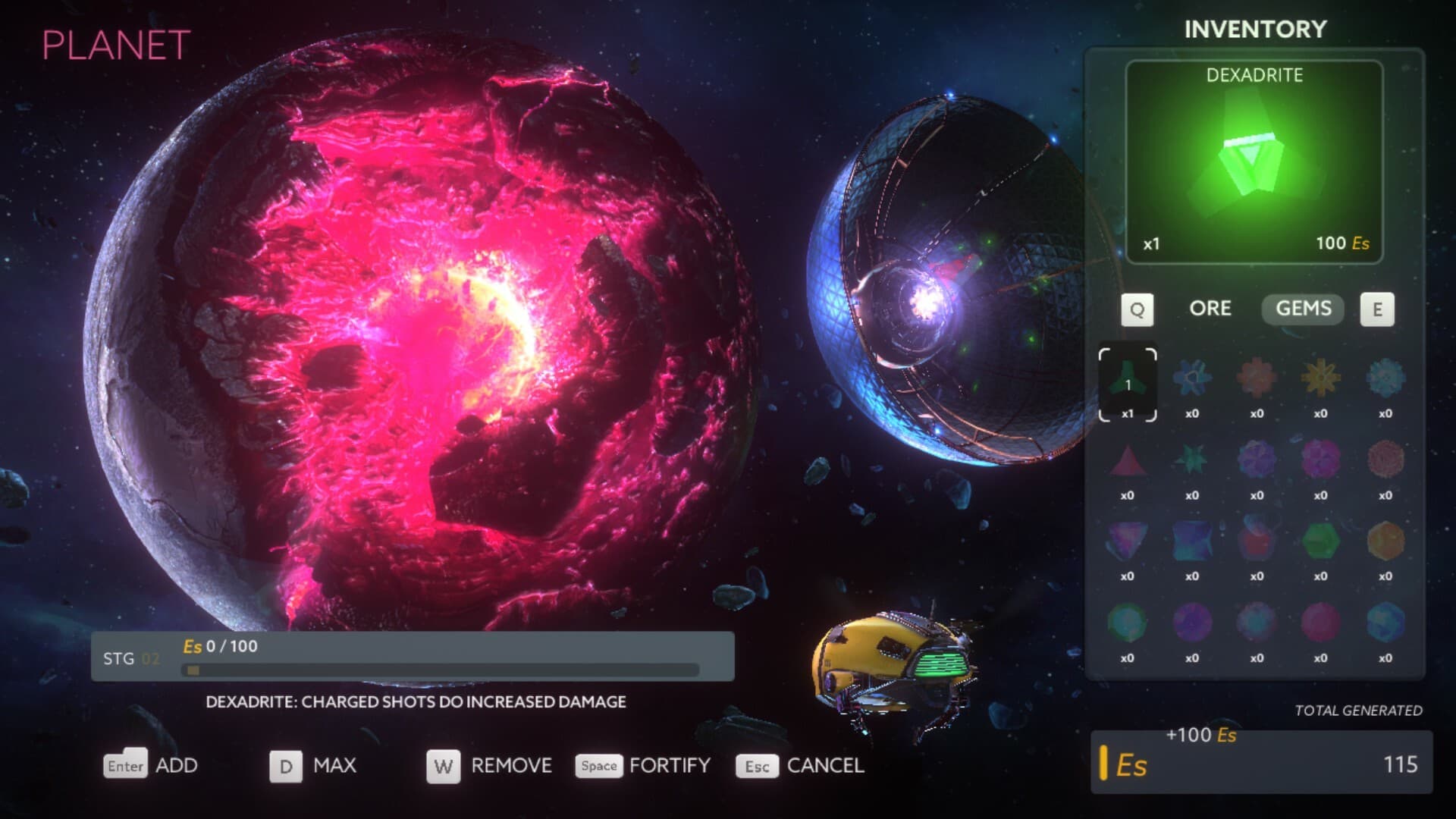Open the GEMS tab

pos(1302,309)
